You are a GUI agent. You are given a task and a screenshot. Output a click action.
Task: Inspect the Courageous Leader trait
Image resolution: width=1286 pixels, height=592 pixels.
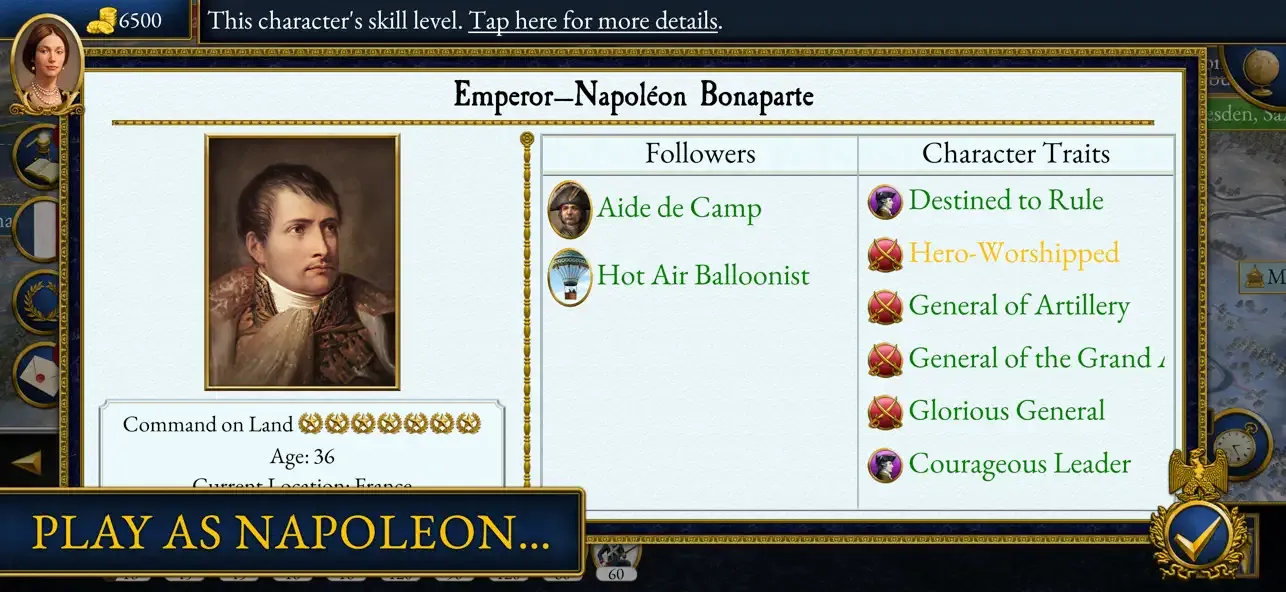coord(1019,464)
